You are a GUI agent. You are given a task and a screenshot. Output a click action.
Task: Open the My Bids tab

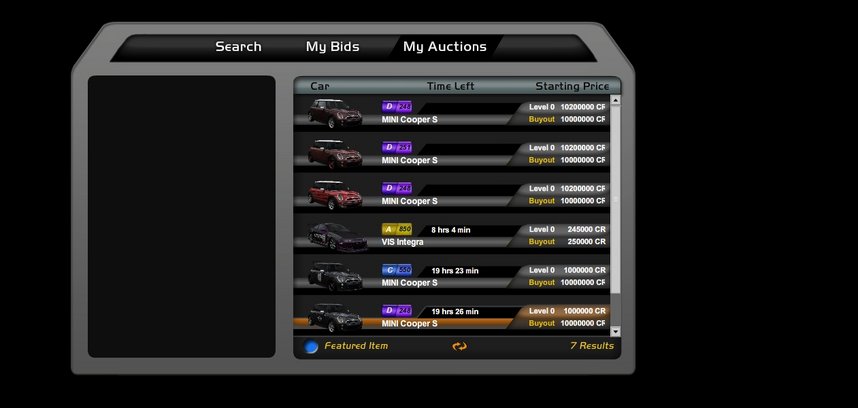tap(332, 47)
